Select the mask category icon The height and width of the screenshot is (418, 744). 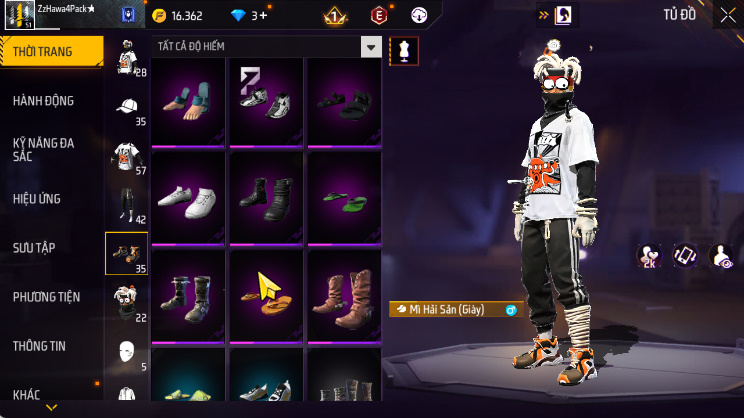[126, 351]
